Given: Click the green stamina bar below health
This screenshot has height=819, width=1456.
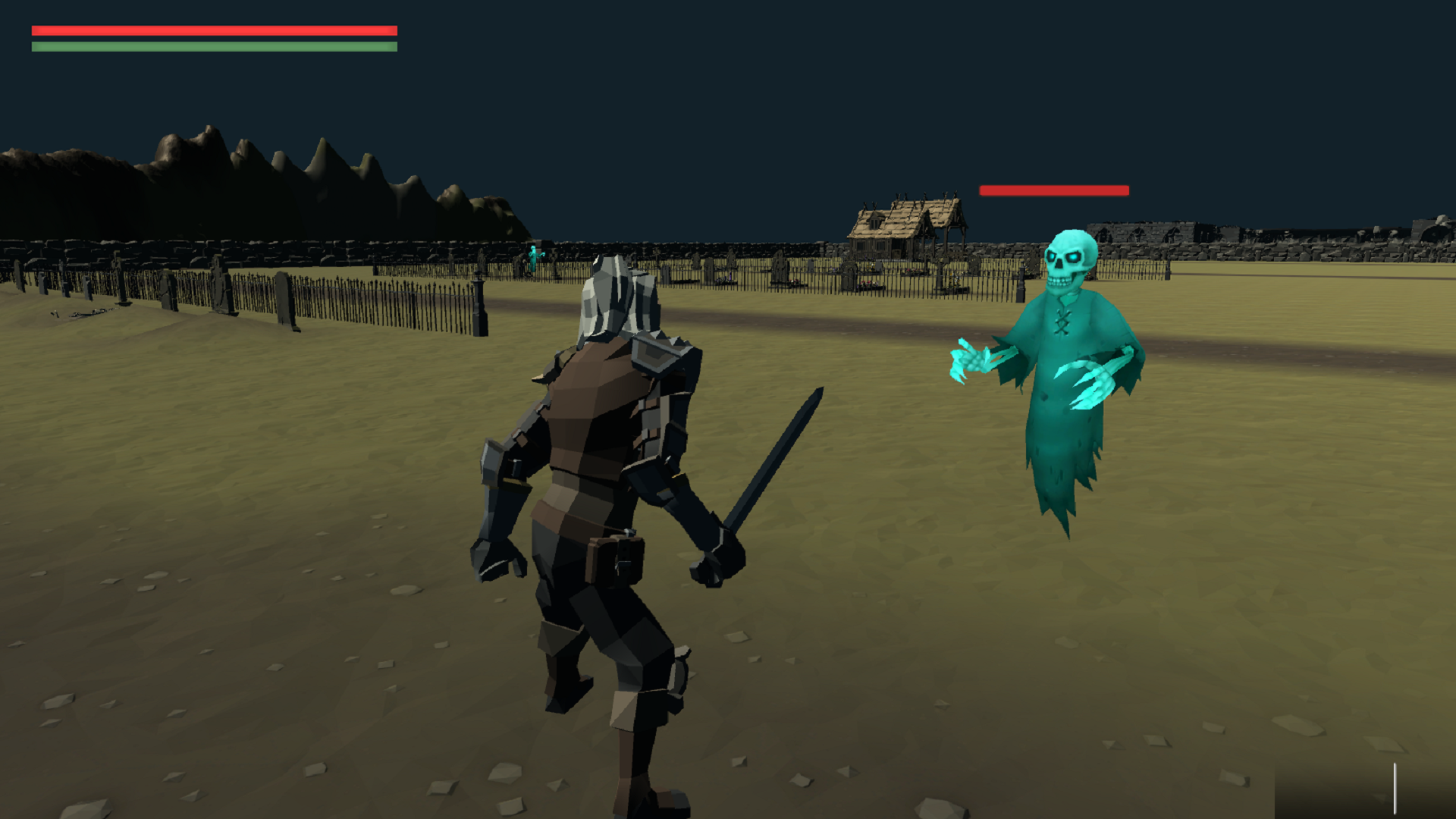Looking at the screenshot, I should tap(212, 46).
